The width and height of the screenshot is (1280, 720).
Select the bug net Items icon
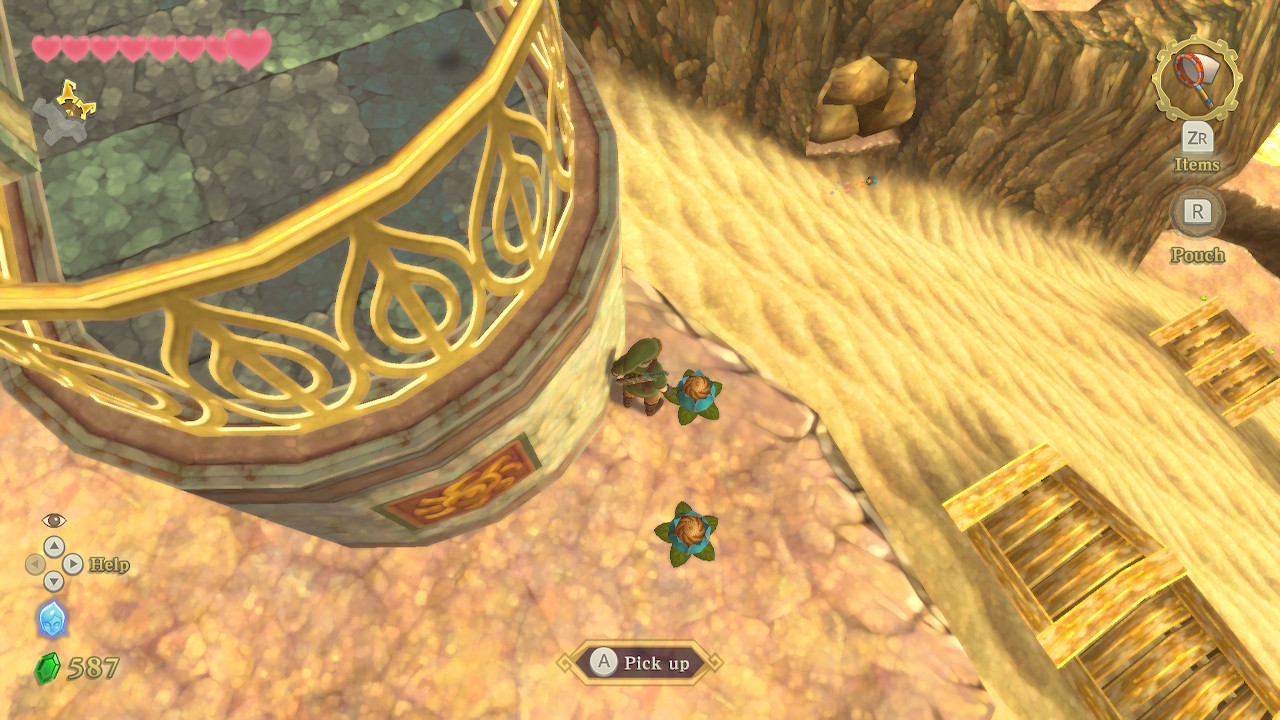(1196, 78)
